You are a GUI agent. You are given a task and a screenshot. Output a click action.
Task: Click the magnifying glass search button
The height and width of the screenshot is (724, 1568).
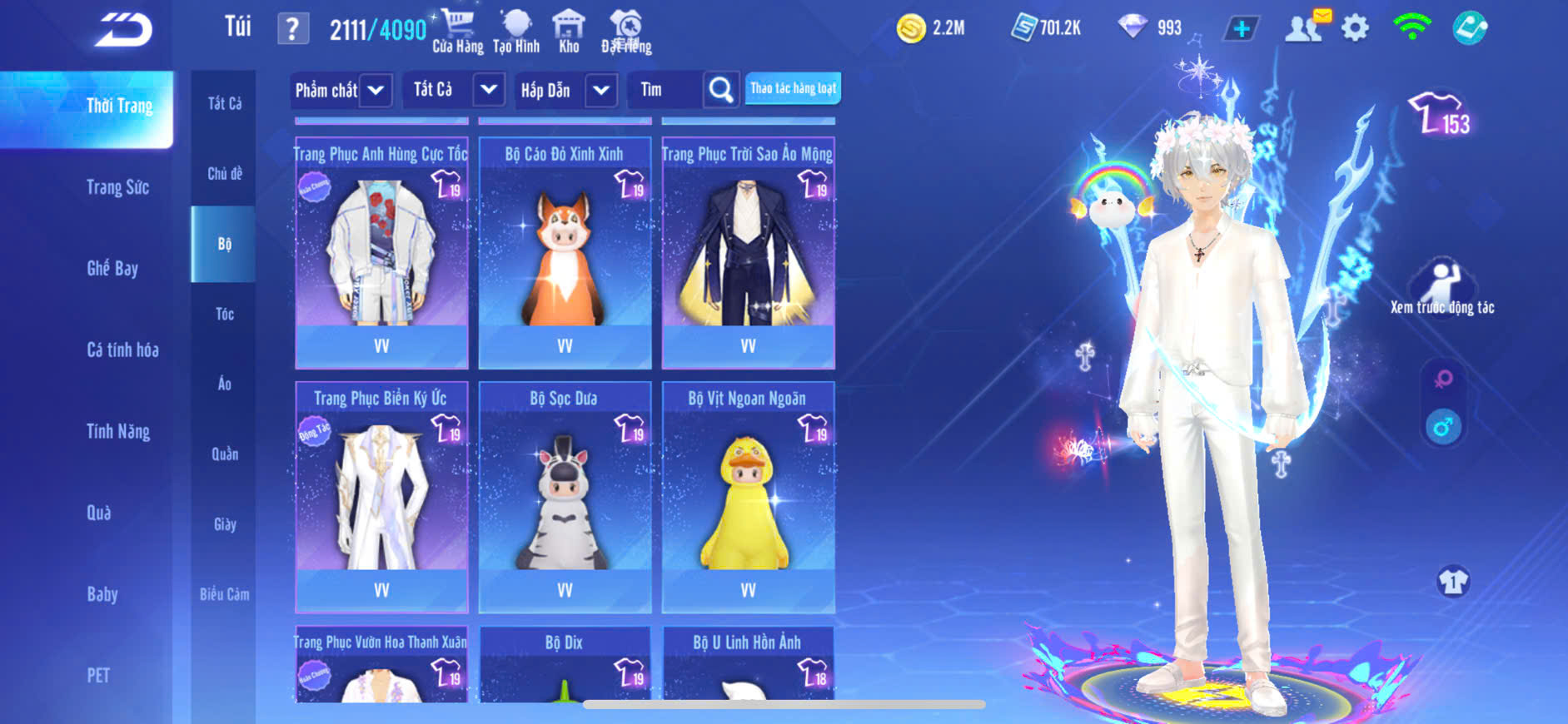coord(721,90)
